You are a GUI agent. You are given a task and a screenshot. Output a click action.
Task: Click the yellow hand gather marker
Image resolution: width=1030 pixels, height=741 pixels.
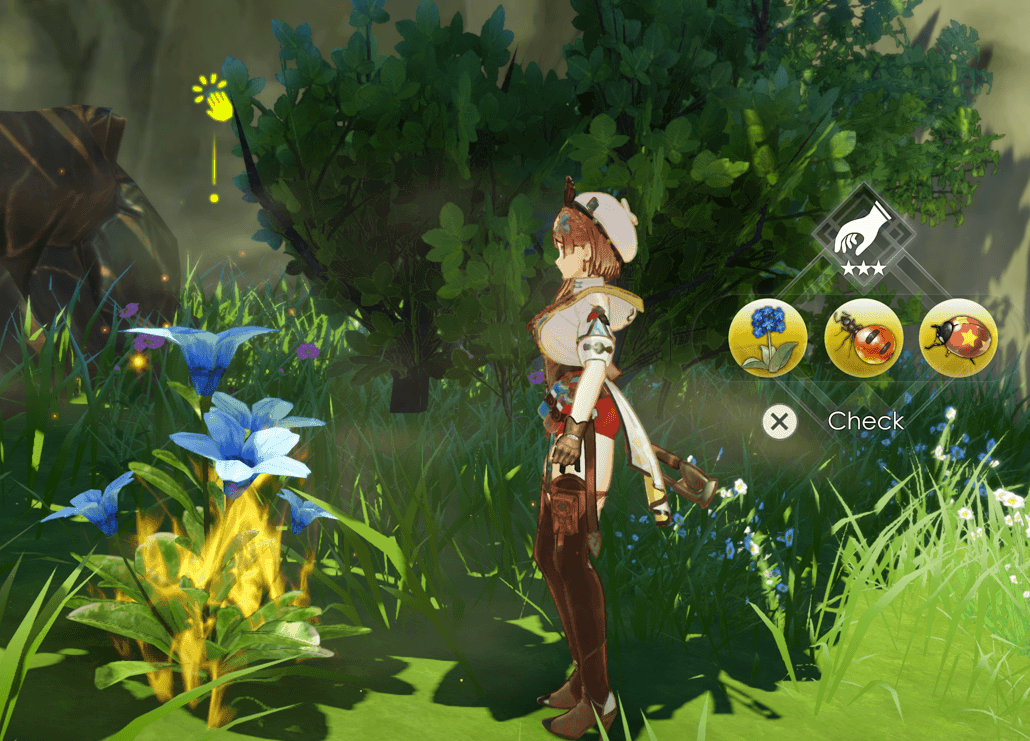click(x=213, y=100)
